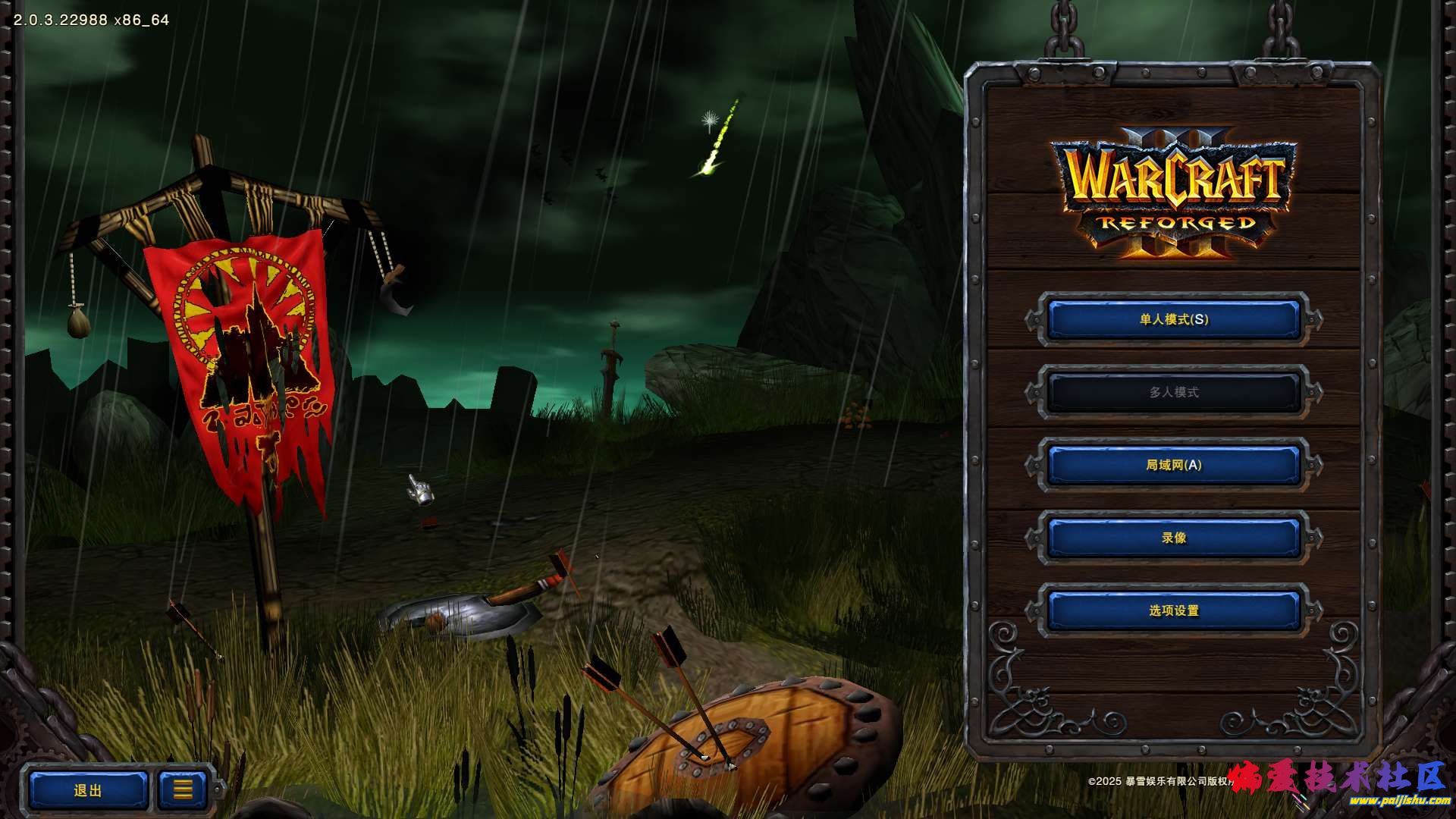Open the 单人模式(S) single player menu

coord(1173,319)
